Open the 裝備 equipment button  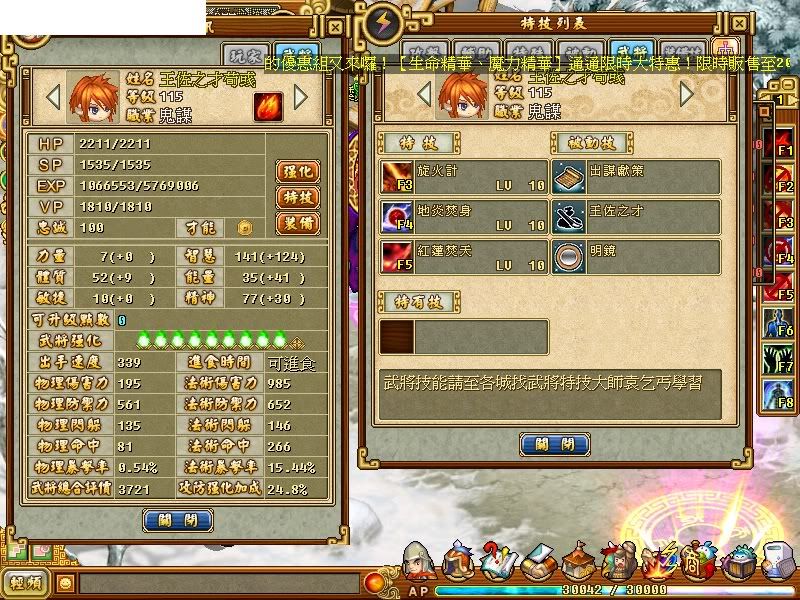click(298, 222)
